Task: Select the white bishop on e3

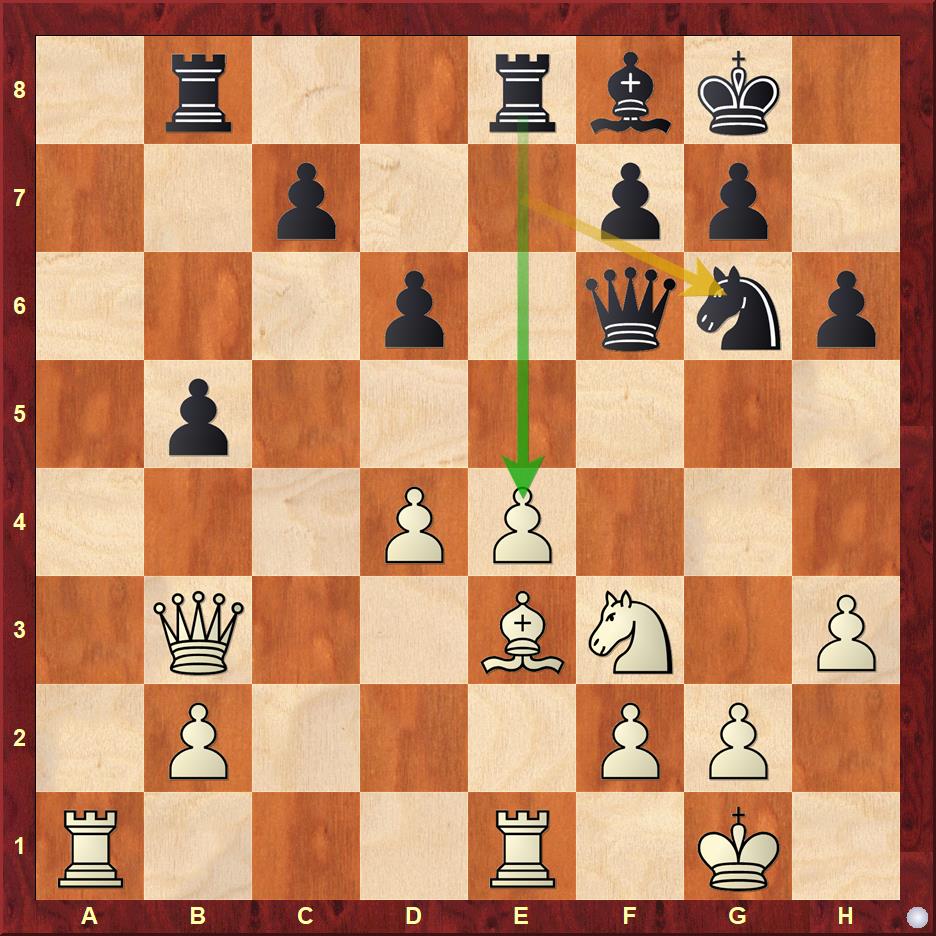Action: coord(522,630)
